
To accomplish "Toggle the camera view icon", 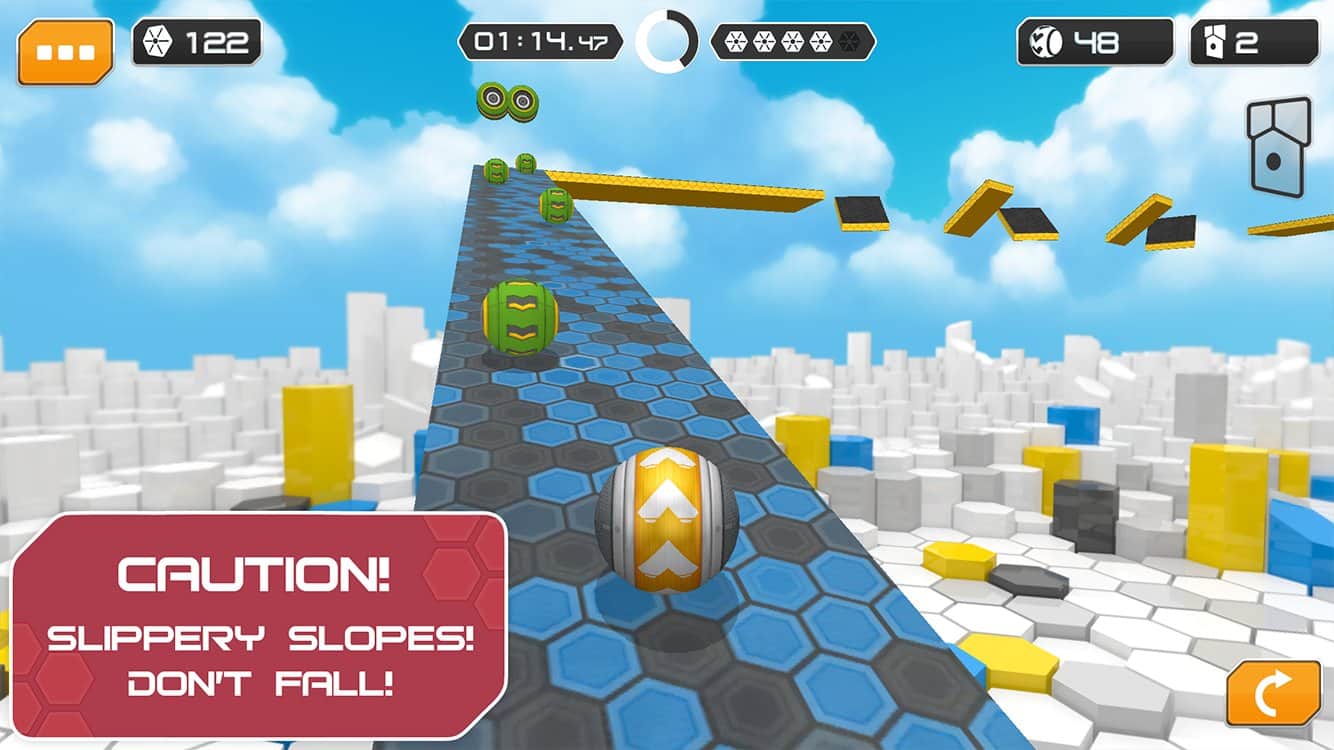I will (x=1277, y=146).
